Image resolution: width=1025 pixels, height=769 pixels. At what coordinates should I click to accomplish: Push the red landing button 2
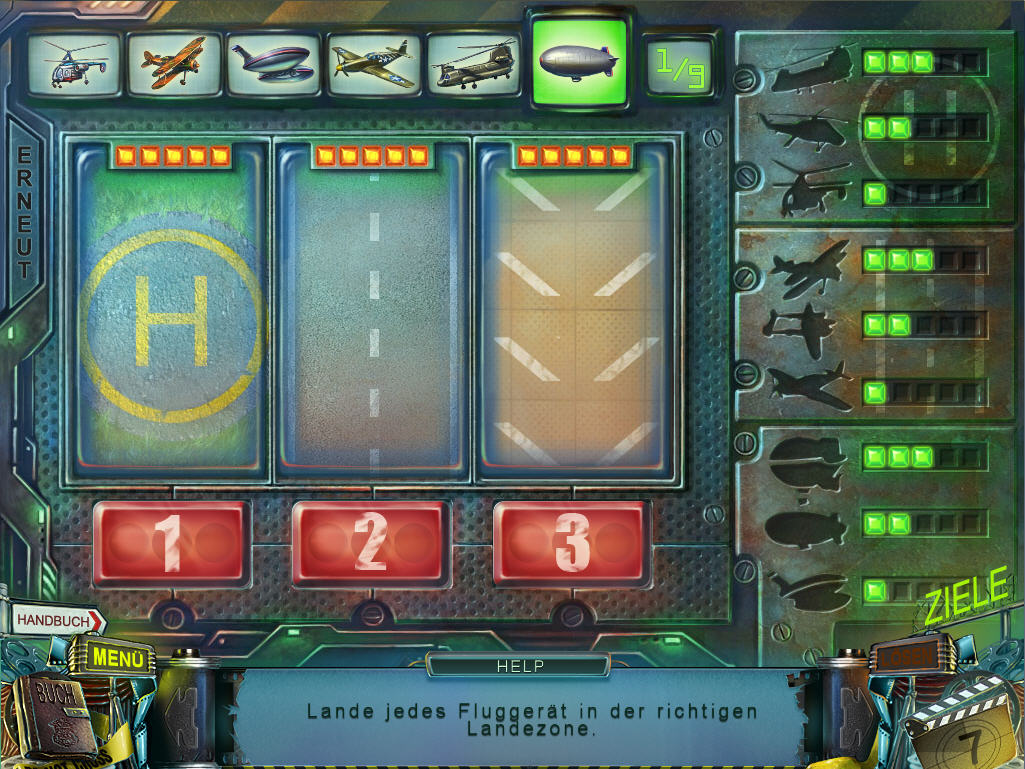coord(370,543)
